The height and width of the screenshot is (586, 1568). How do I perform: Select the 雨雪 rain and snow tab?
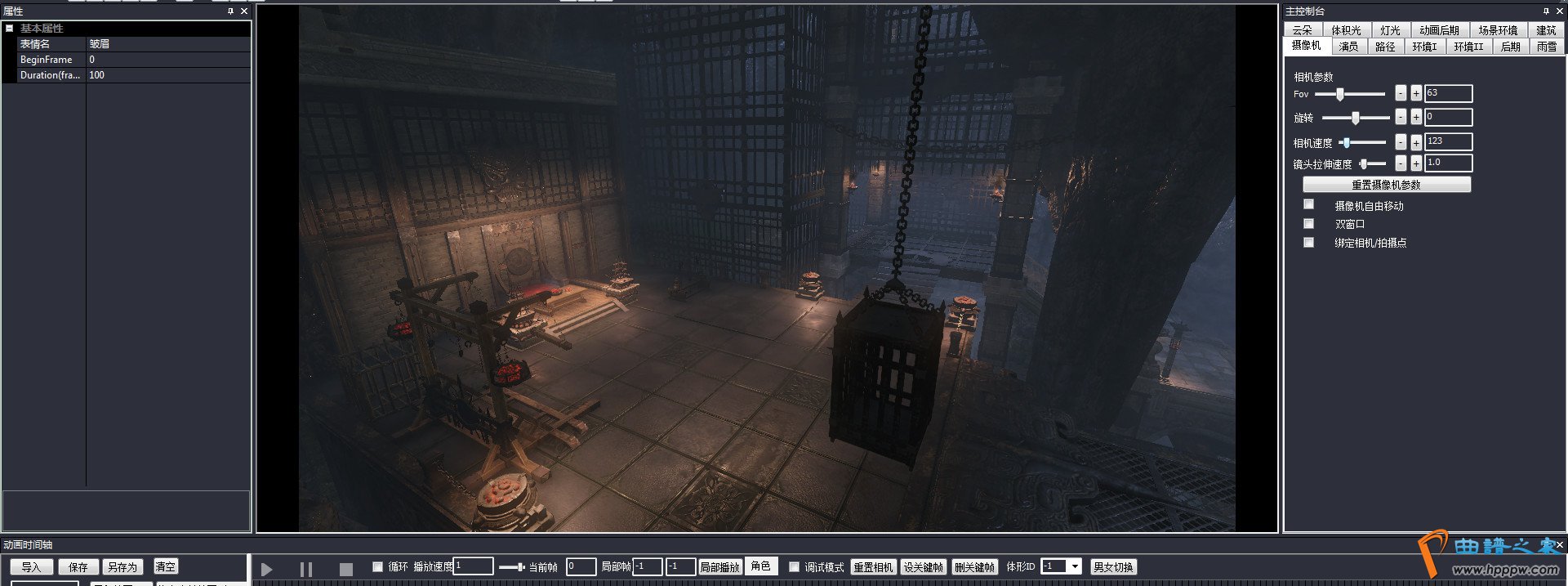(x=1546, y=47)
